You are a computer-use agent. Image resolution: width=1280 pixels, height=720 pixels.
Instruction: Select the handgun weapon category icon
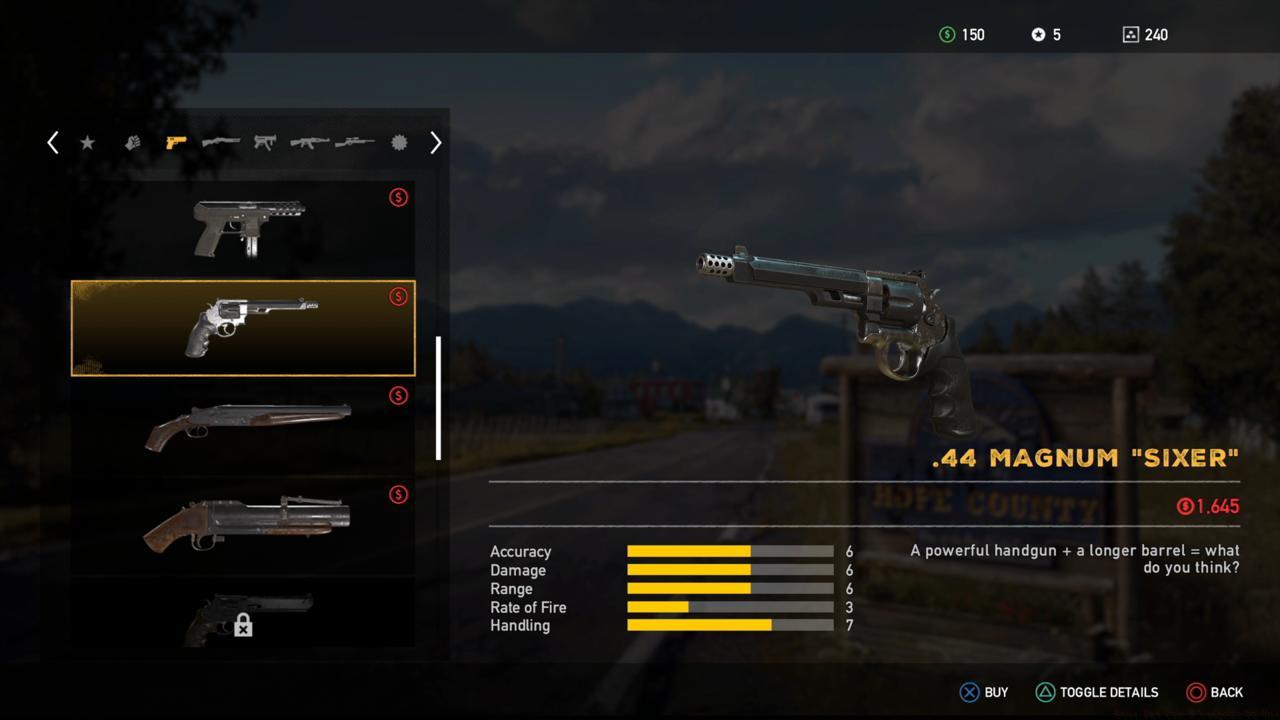[x=176, y=142]
